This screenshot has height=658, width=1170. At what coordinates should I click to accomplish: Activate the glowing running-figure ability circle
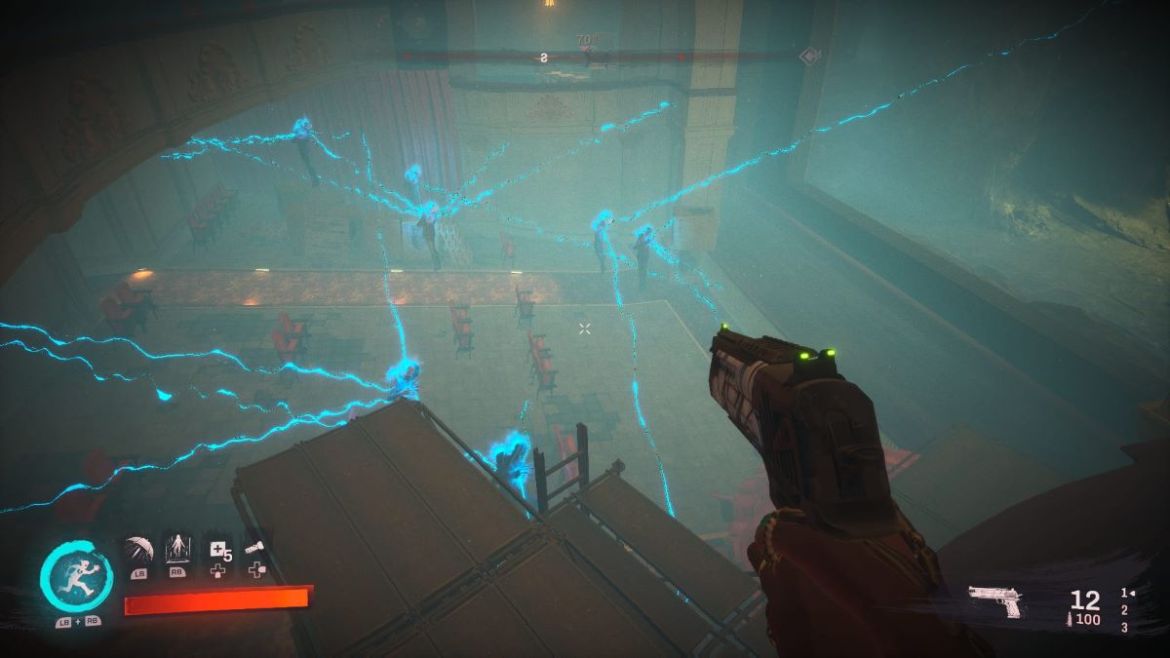[76, 579]
